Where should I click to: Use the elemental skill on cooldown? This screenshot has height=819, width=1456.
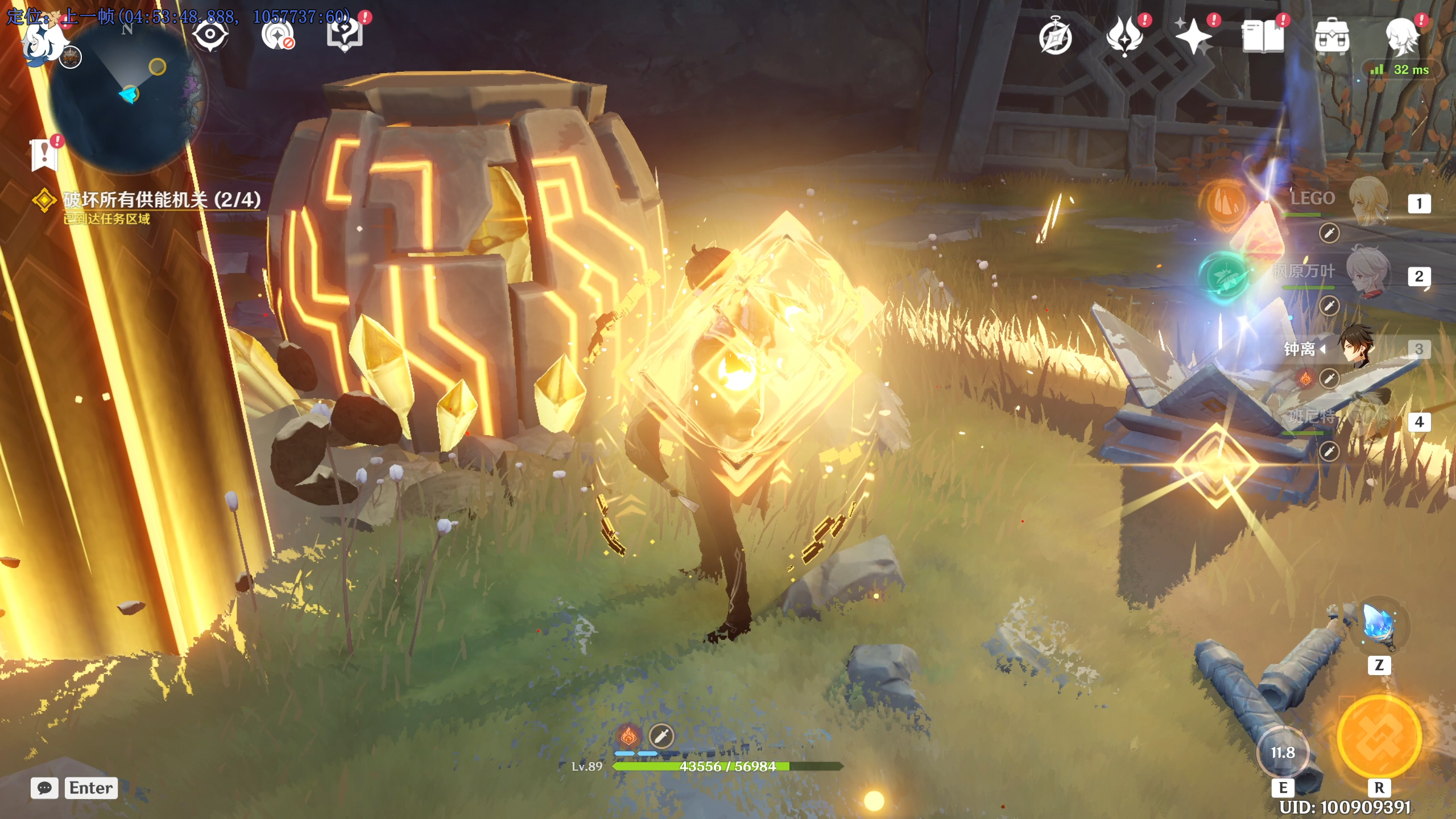(x=1283, y=753)
